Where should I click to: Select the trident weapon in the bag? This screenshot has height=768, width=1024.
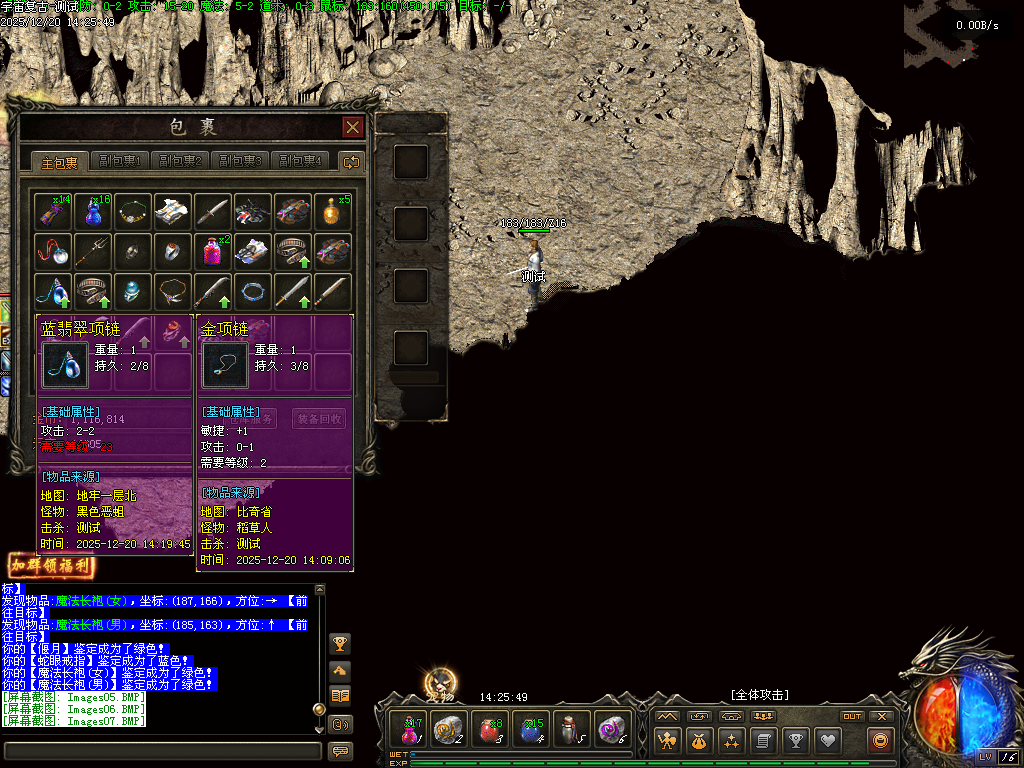tap(93, 250)
